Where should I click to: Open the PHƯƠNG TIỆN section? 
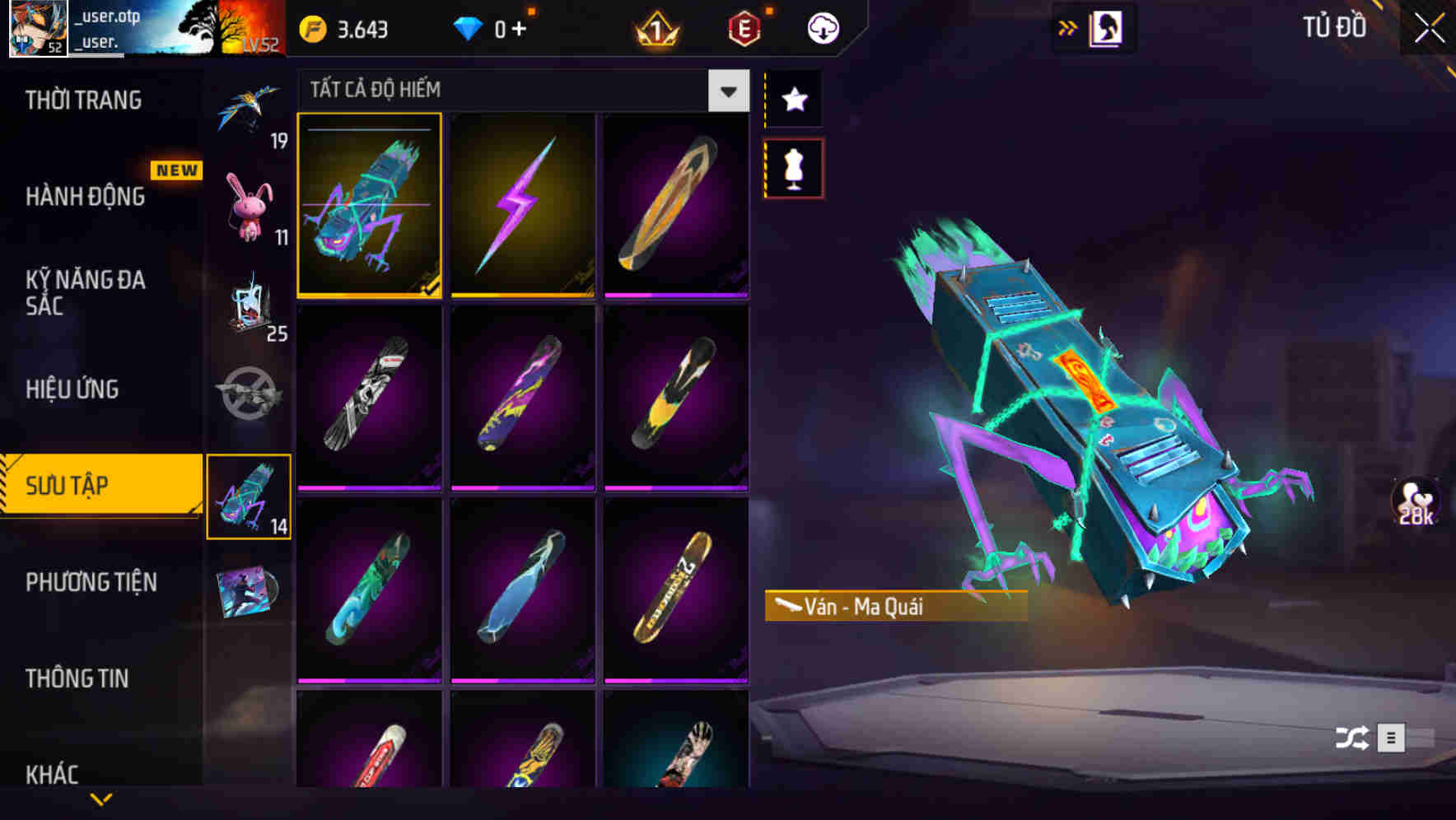coord(91,581)
